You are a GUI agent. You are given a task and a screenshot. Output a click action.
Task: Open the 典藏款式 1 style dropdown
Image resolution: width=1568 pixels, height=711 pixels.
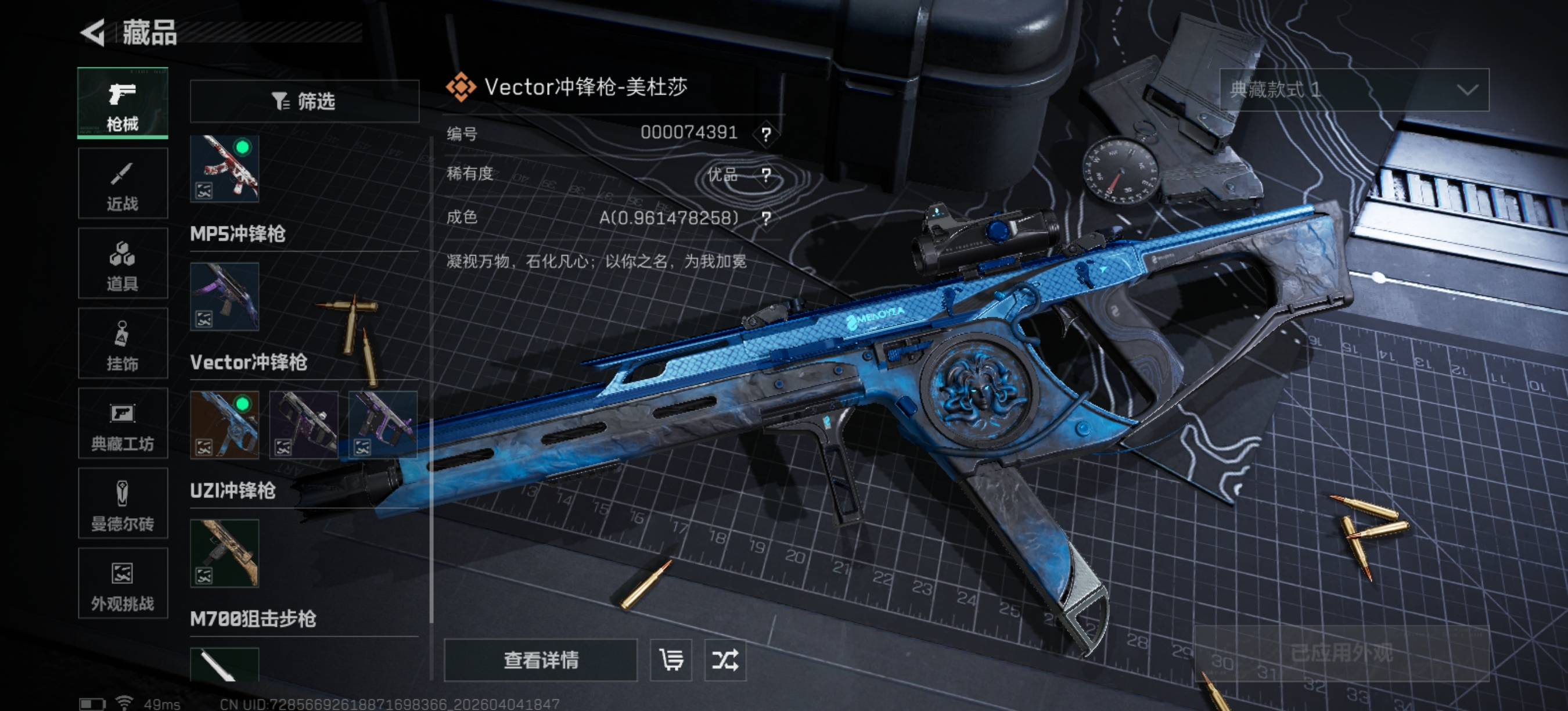1354,90
